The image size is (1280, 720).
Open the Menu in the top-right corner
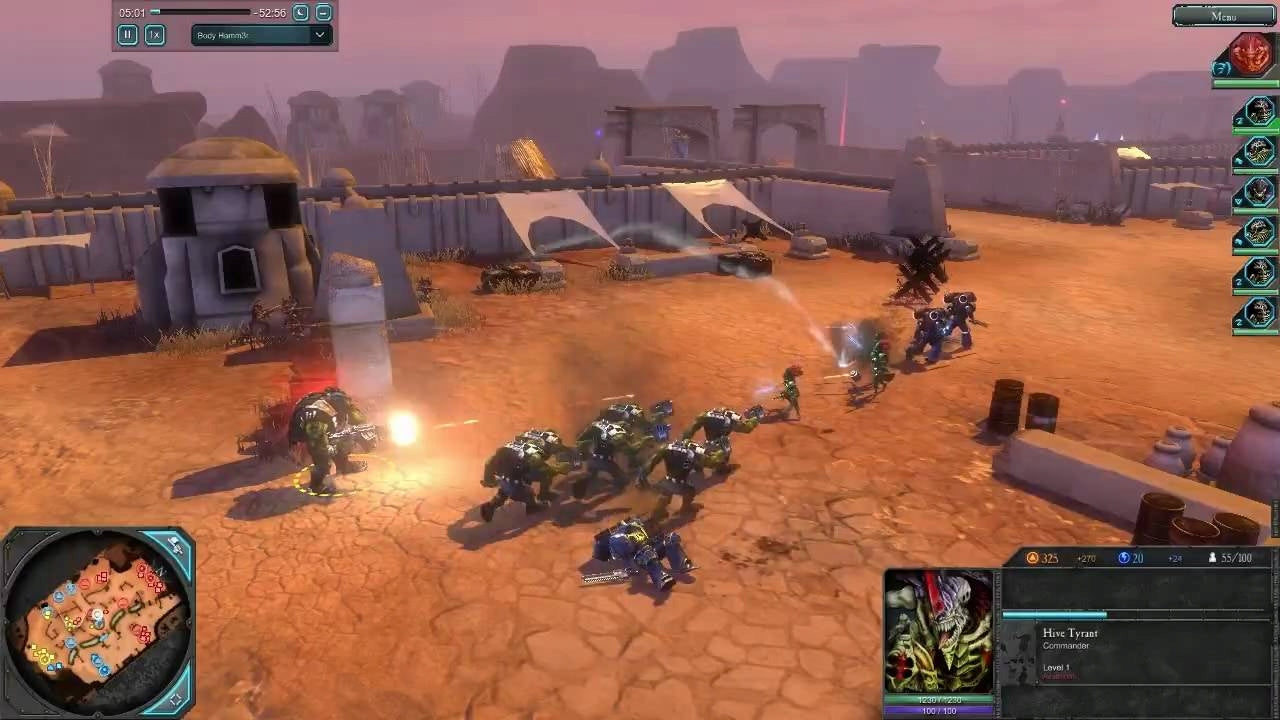point(1225,16)
